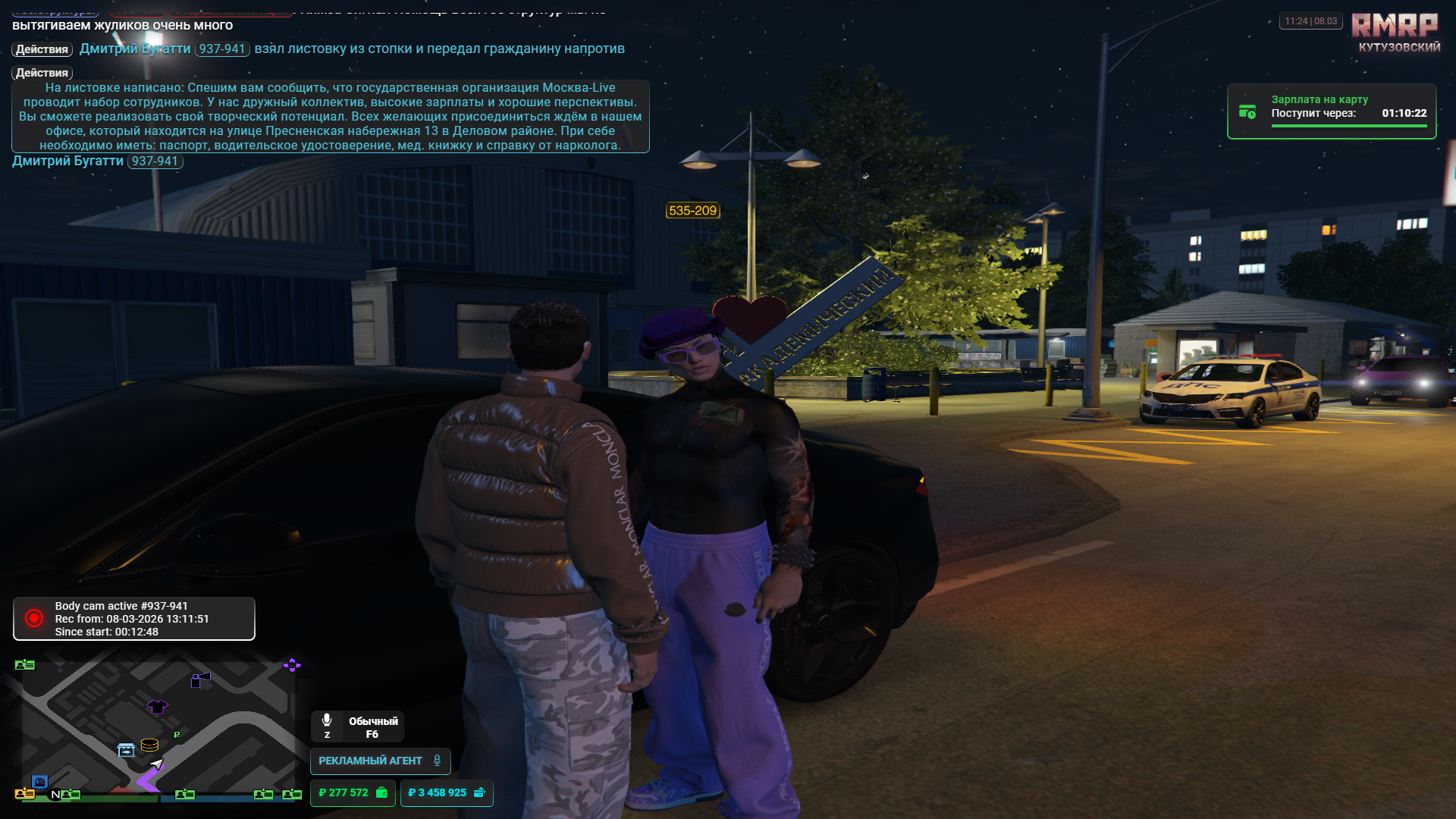
Task: Open the РЕКЛАМНЫЙ АГЕНТ job panel
Action: [x=380, y=761]
